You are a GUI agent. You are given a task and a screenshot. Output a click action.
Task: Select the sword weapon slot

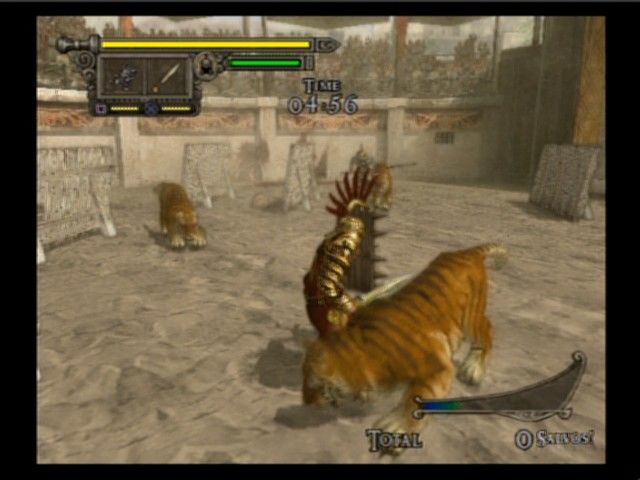click(x=168, y=75)
